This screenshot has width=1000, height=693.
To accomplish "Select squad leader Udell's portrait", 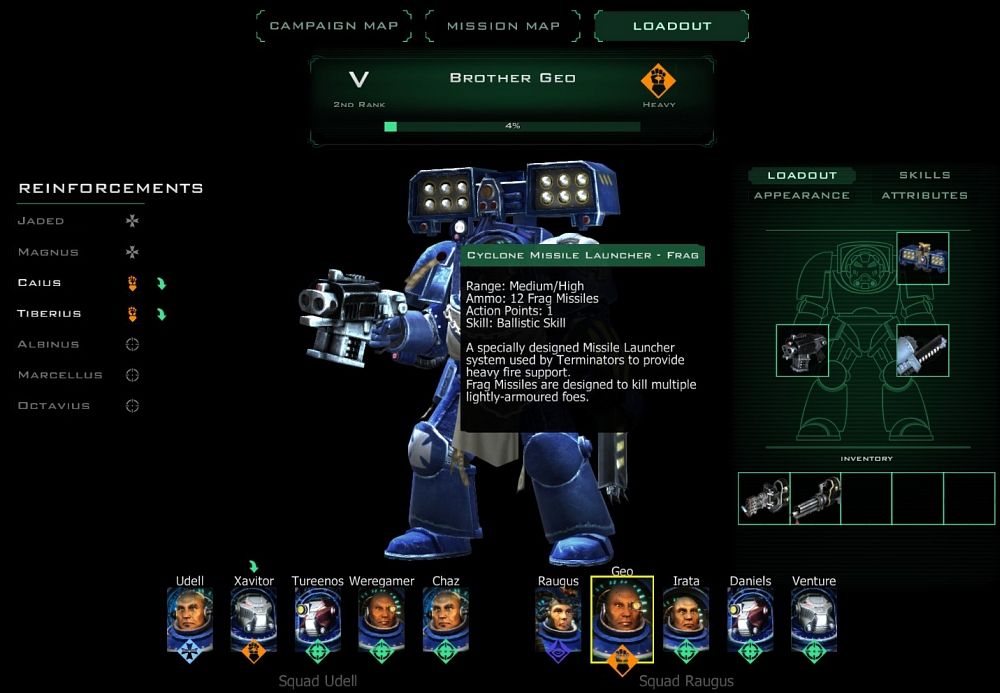I will 189,613.
